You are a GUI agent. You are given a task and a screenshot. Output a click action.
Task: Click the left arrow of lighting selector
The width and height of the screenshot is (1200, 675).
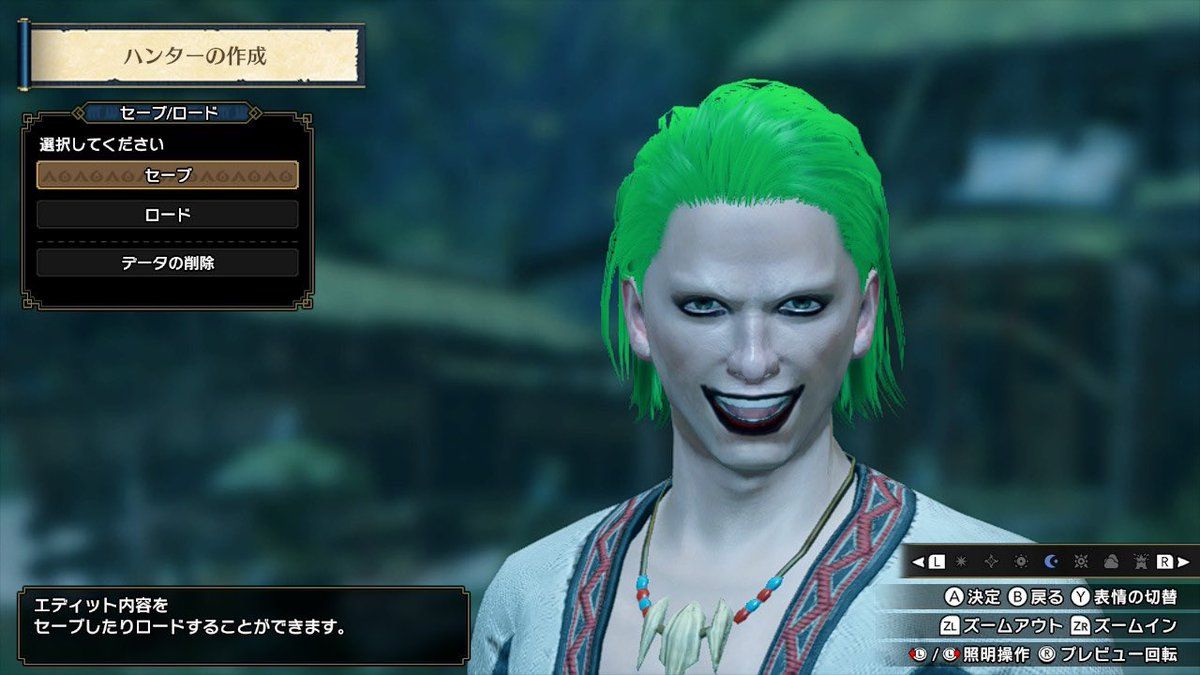click(918, 562)
